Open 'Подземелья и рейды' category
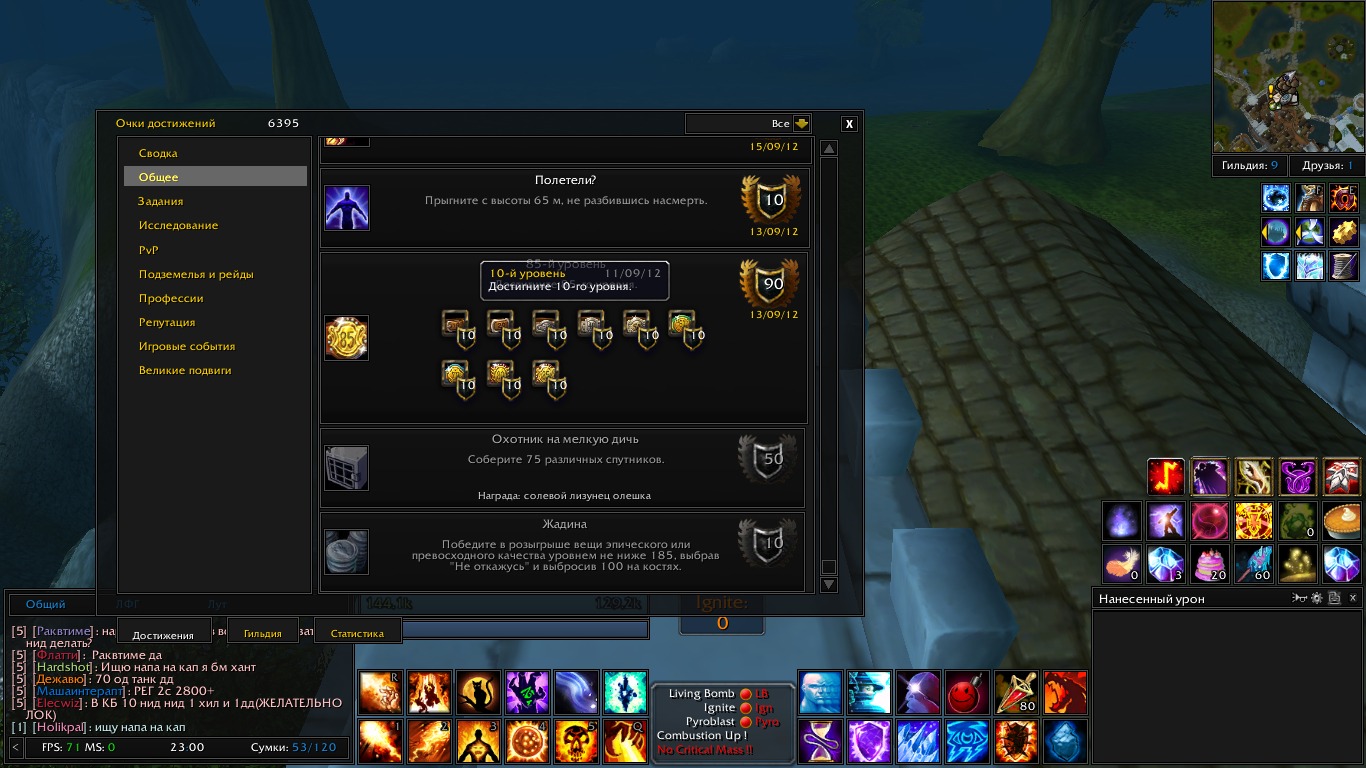The width and height of the screenshot is (1366, 768). pyautogui.click(x=196, y=274)
